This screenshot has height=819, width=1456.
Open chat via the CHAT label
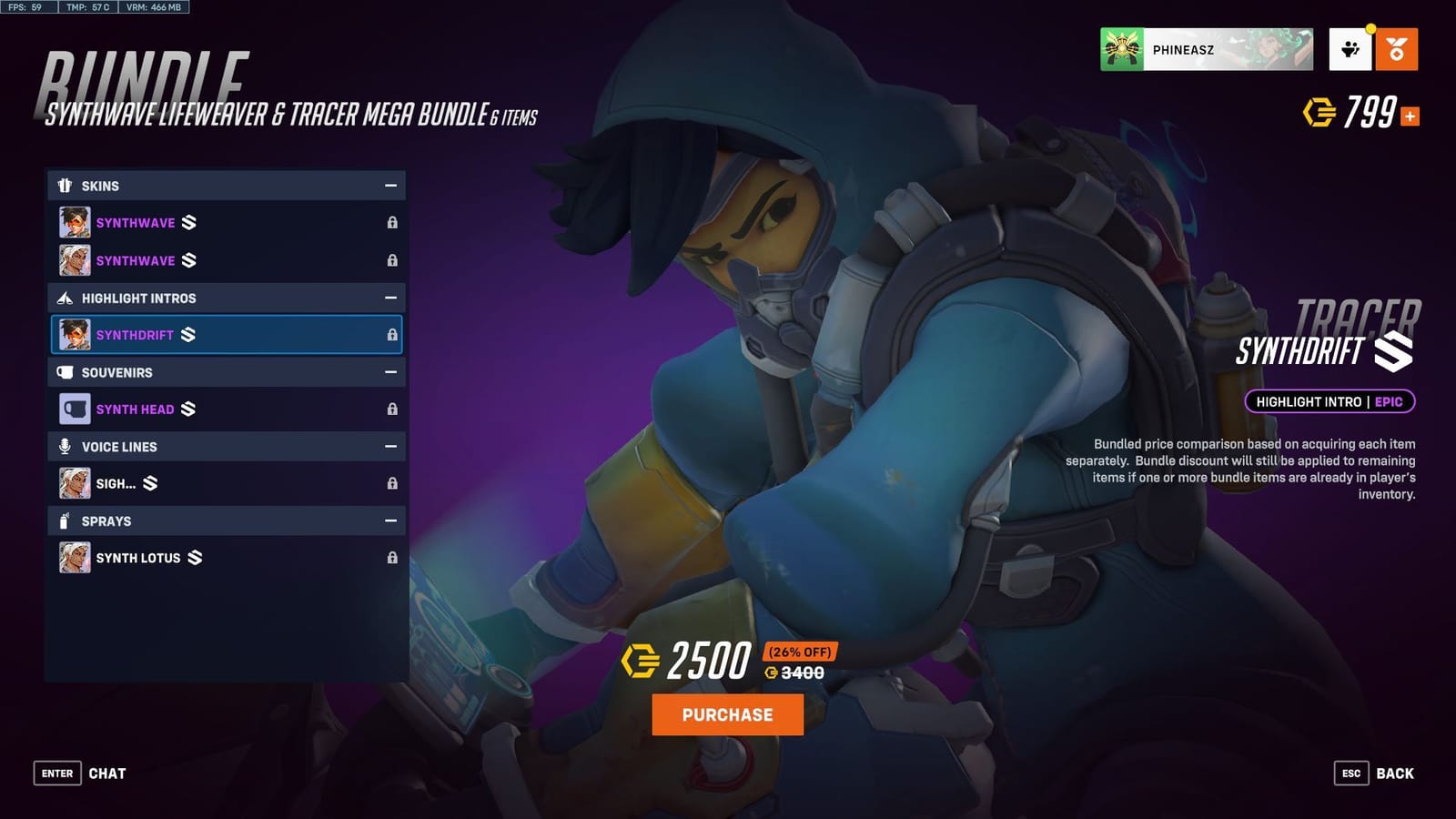(x=108, y=773)
